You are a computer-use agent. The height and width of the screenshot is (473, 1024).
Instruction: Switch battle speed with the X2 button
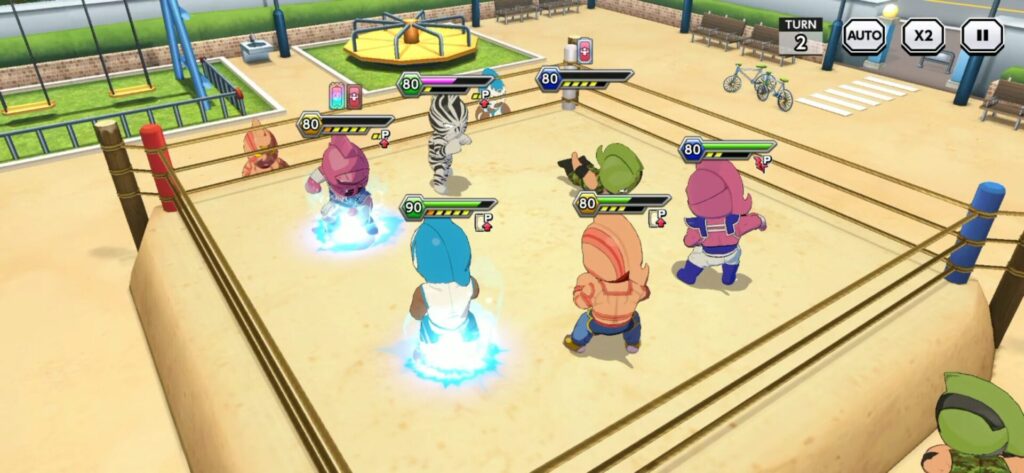pos(922,36)
